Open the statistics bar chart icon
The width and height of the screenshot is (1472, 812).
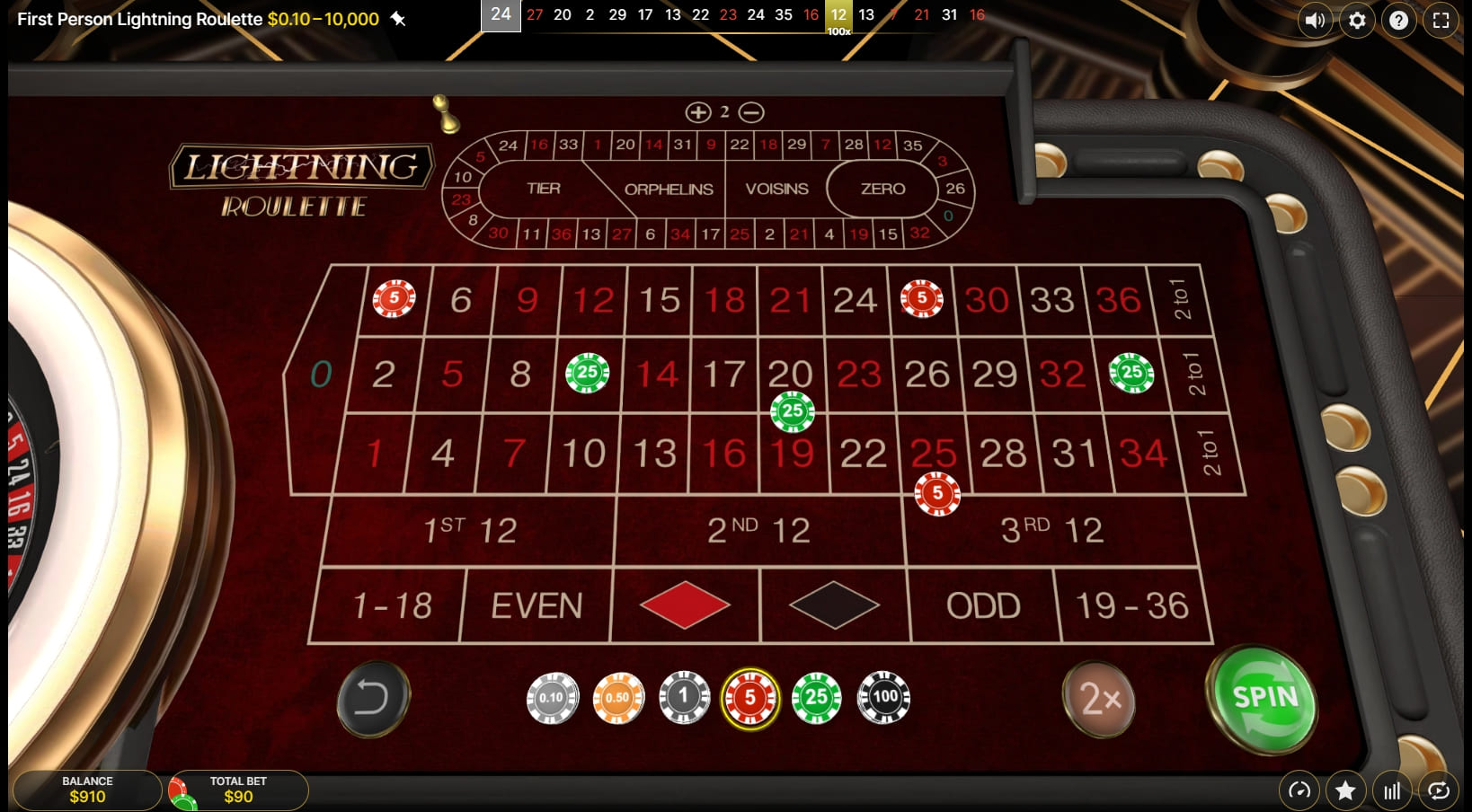click(1392, 790)
